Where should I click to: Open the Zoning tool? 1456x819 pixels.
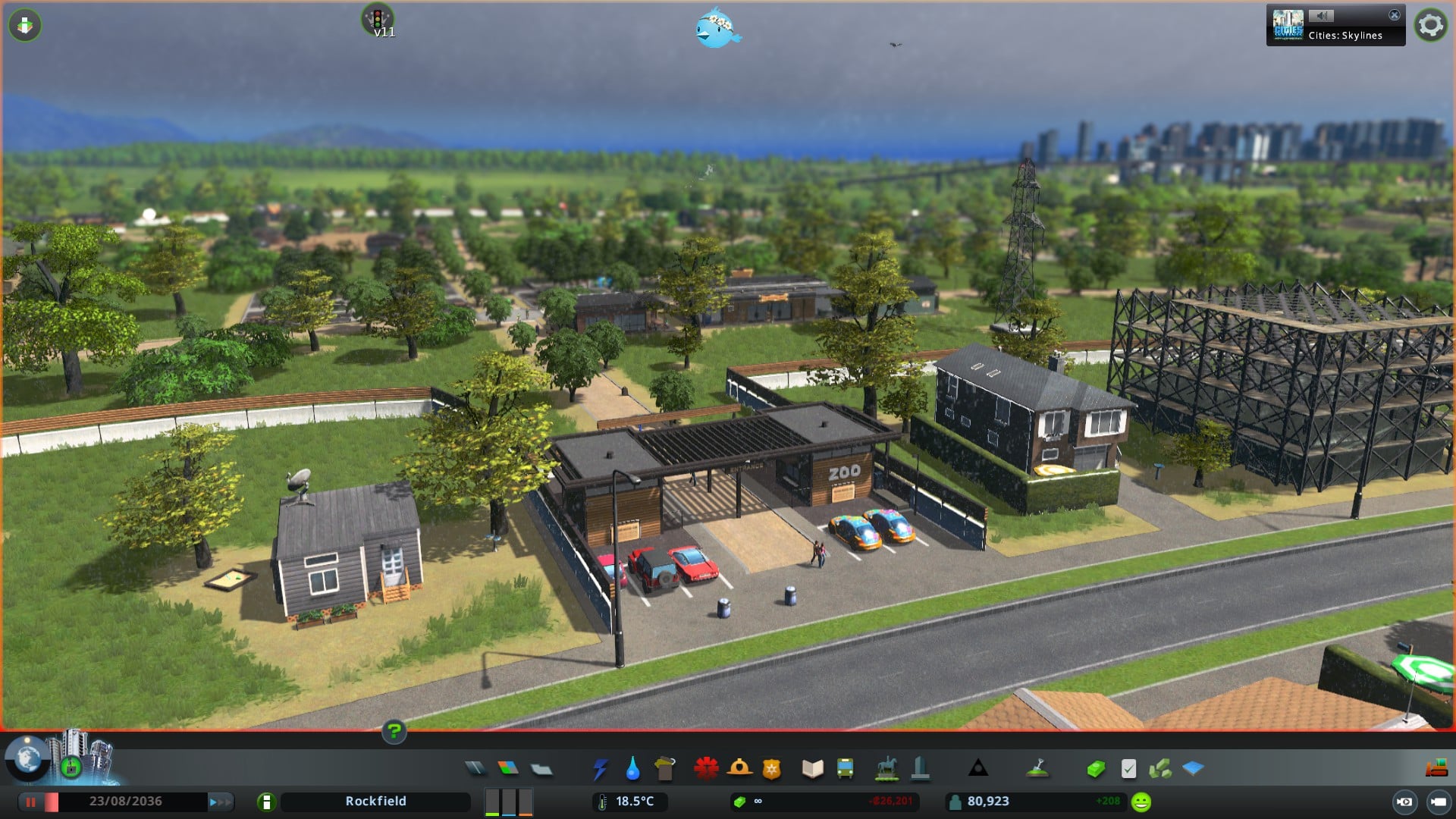point(508,769)
